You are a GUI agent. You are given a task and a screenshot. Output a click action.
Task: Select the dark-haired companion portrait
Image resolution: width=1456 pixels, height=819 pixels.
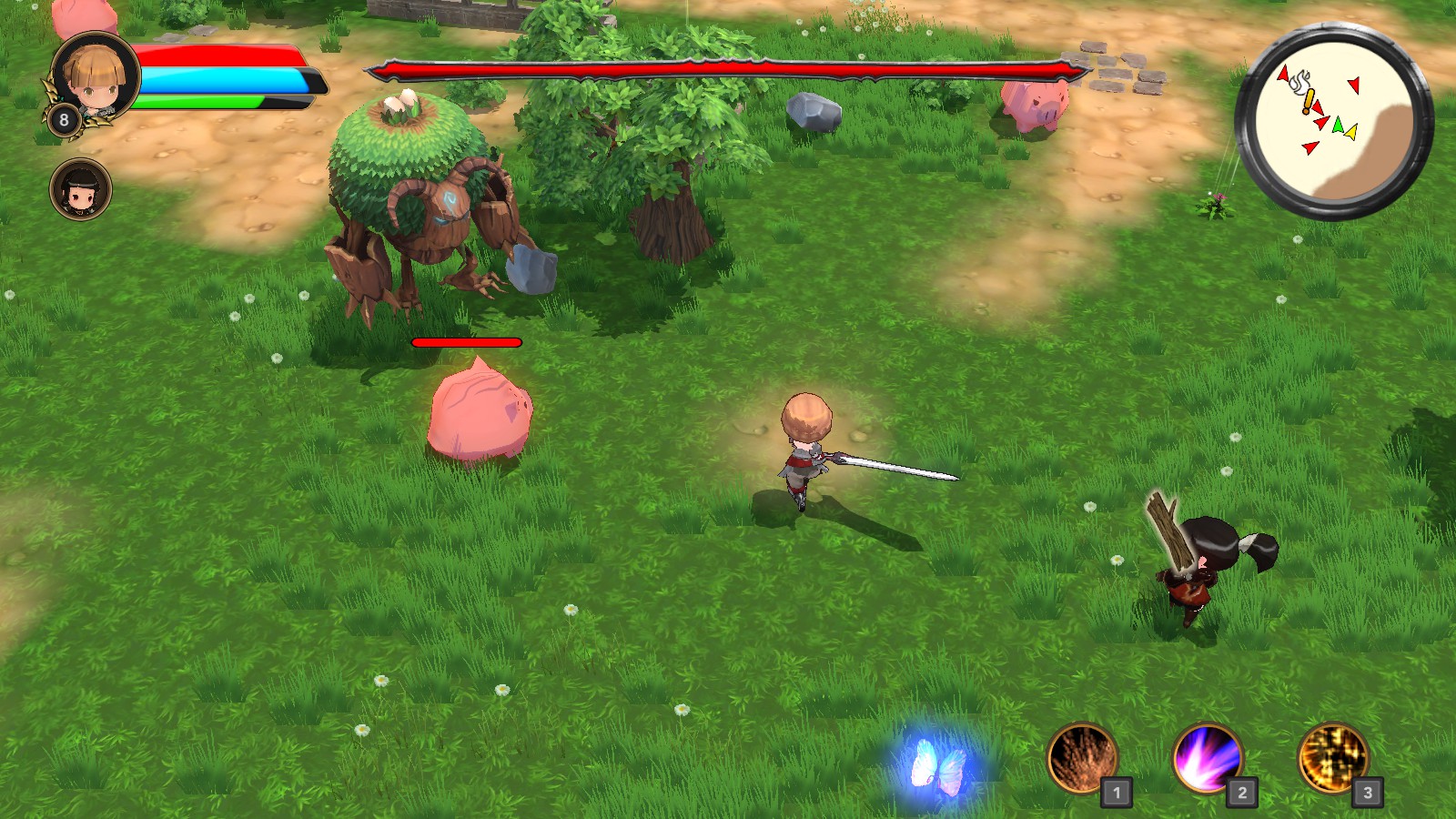tap(81, 190)
